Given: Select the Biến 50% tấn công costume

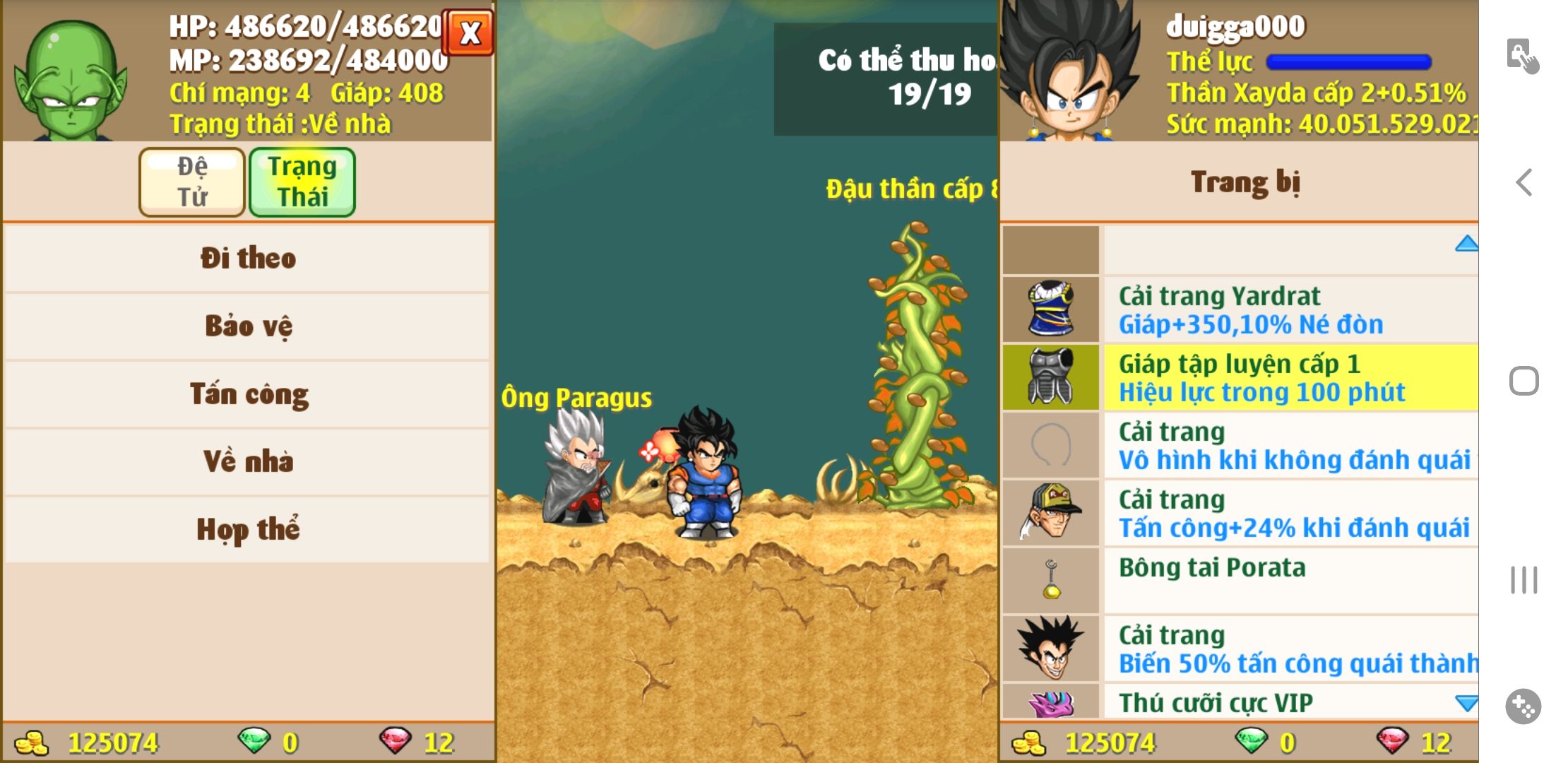Looking at the screenshot, I should 1240,649.
